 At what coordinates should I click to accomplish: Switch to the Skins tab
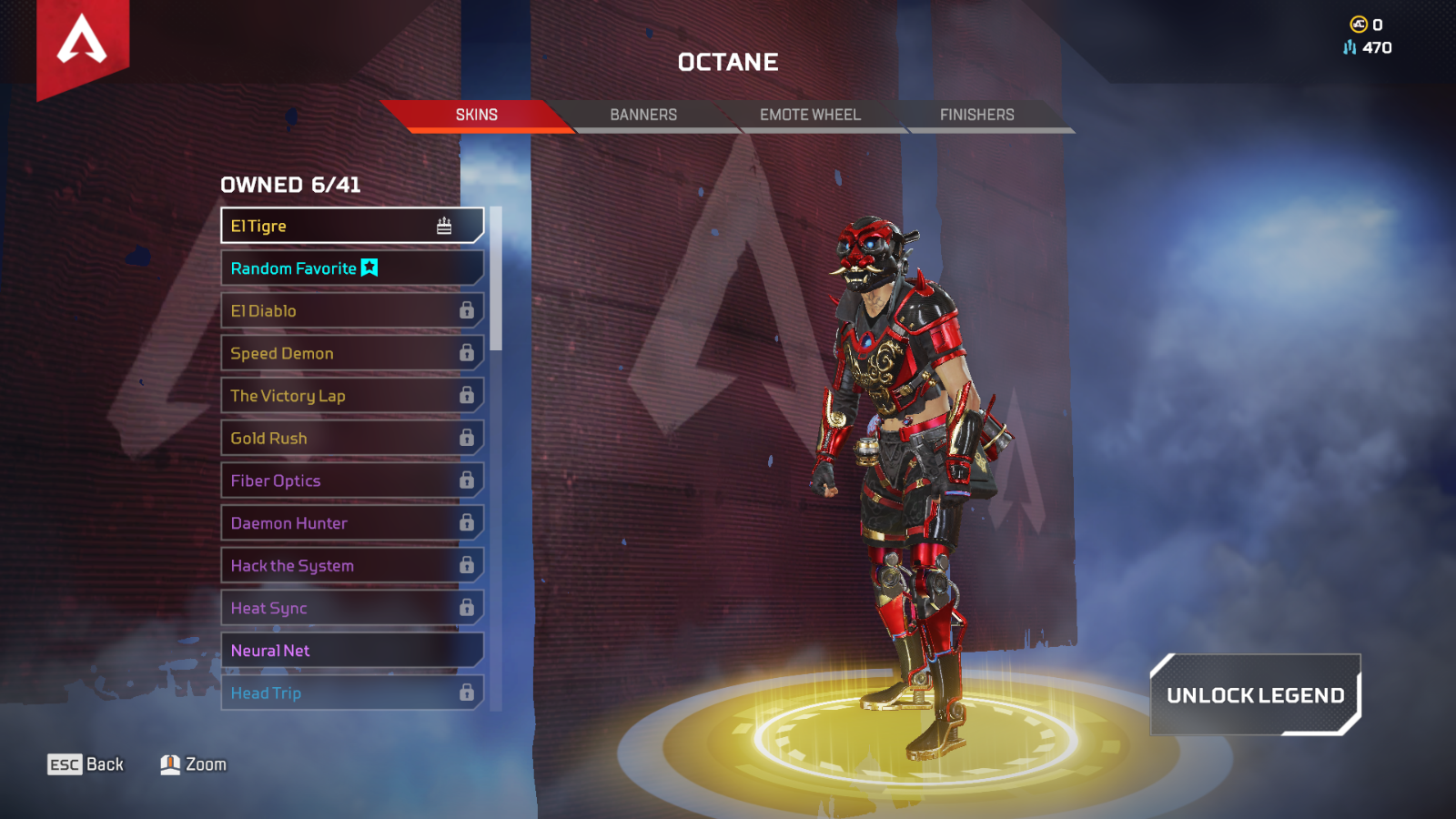click(476, 115)
